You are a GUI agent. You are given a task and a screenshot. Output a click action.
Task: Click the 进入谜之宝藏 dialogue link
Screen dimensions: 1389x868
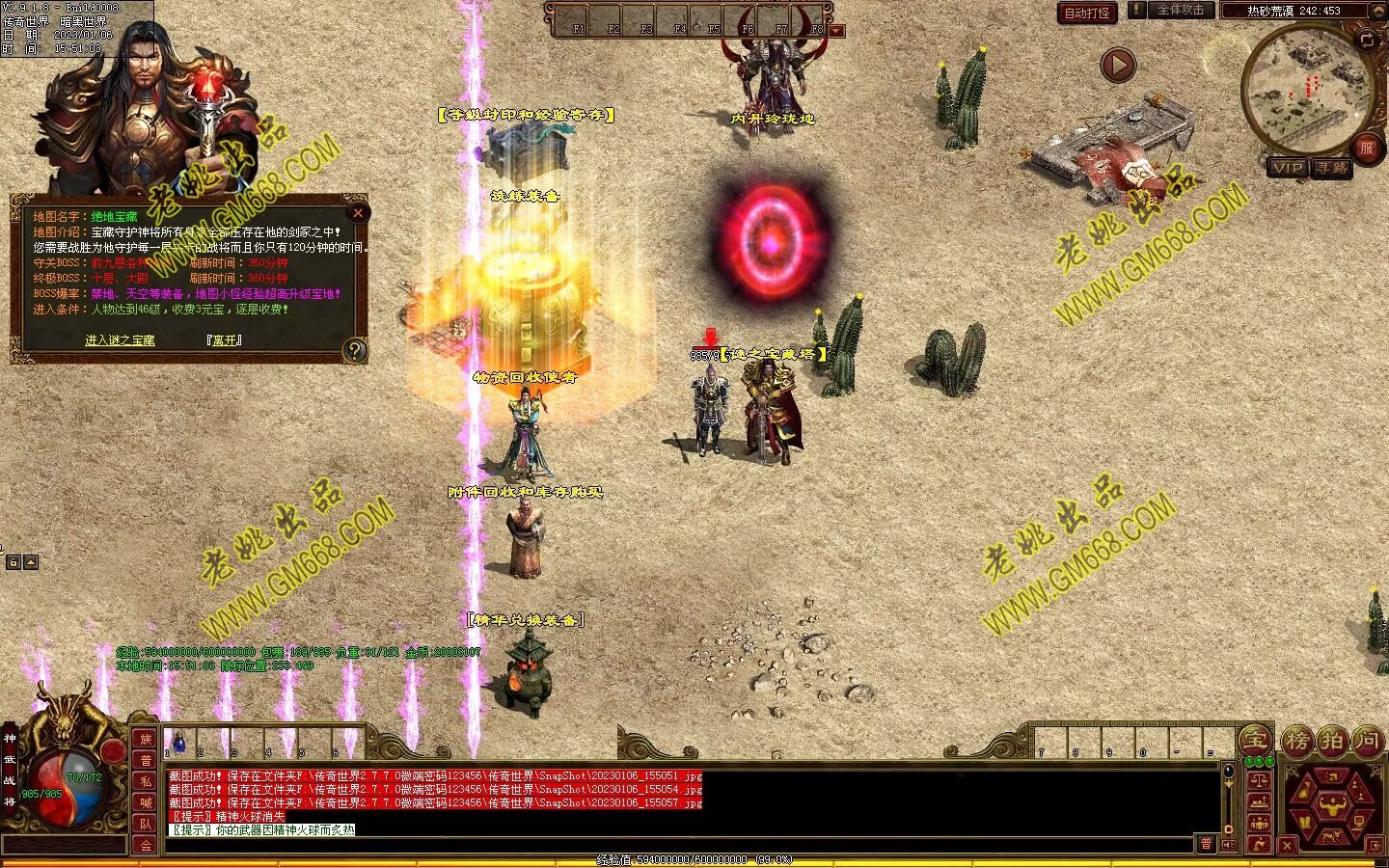(120, 340)
